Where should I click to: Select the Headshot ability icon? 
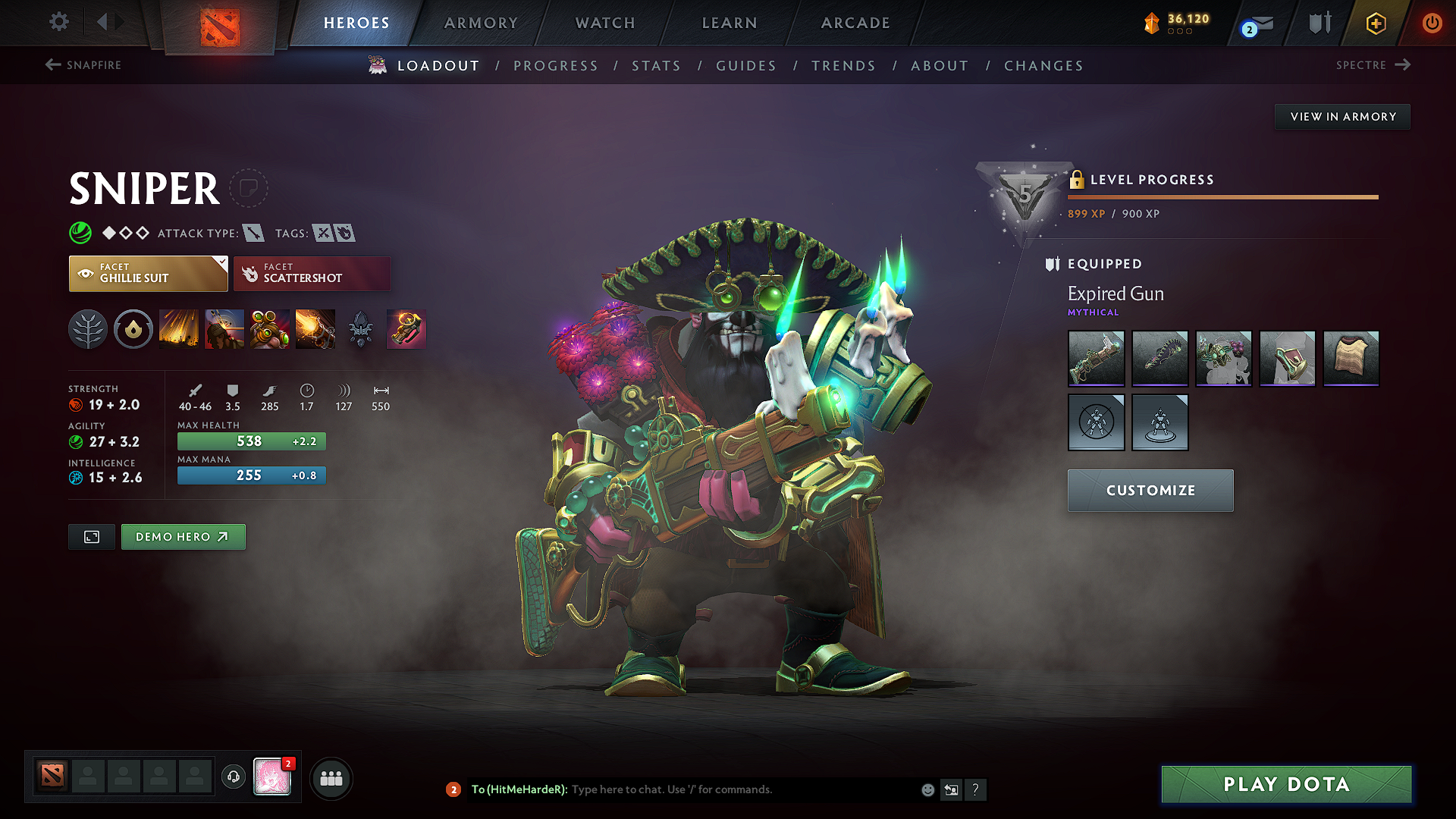(224, 329)
